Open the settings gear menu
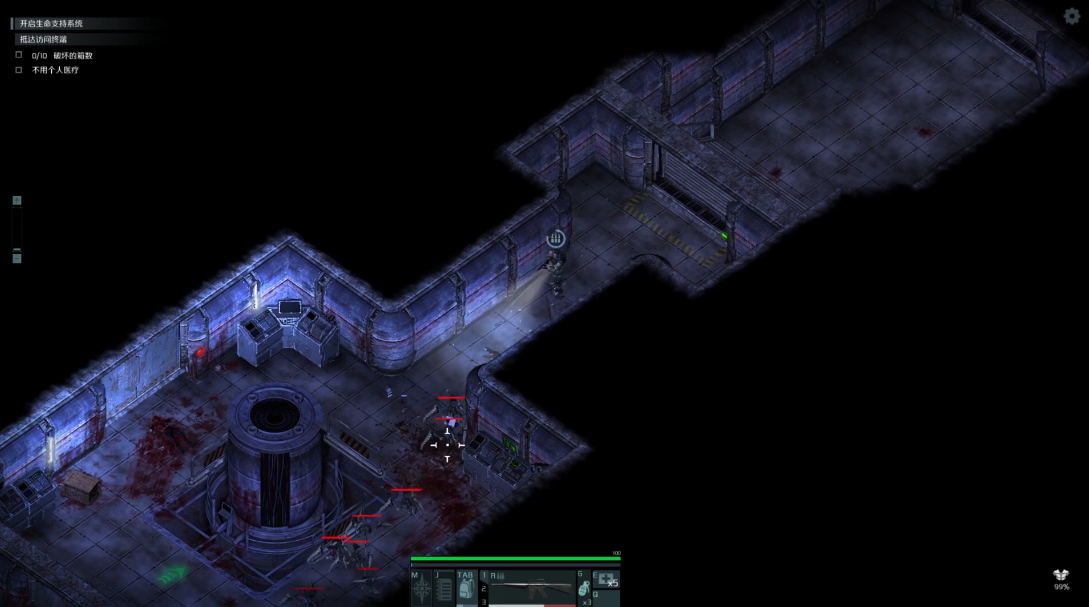The image size is (1089, 607). (1071, 16)
